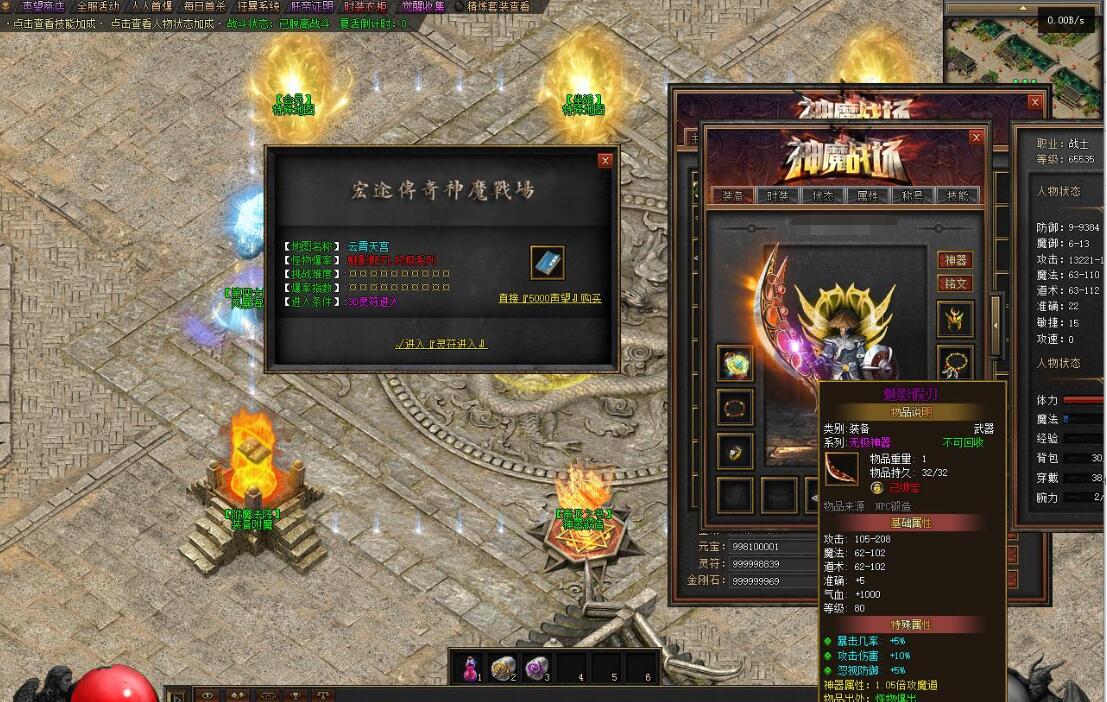
Task: Select the blue book item icon
Action: [547, 263]
